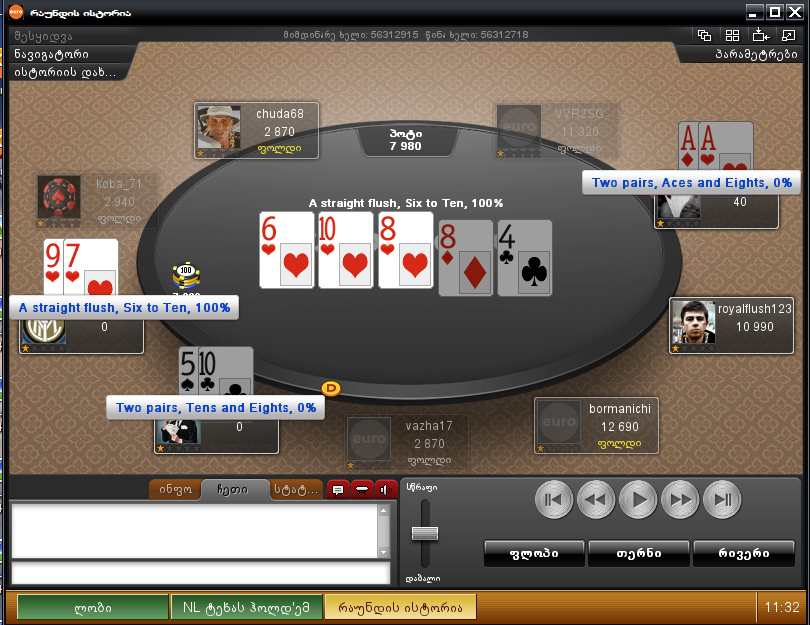Jump to the ფლოპი (flop) stage
The image size is (810, 625).
(533, 553)
